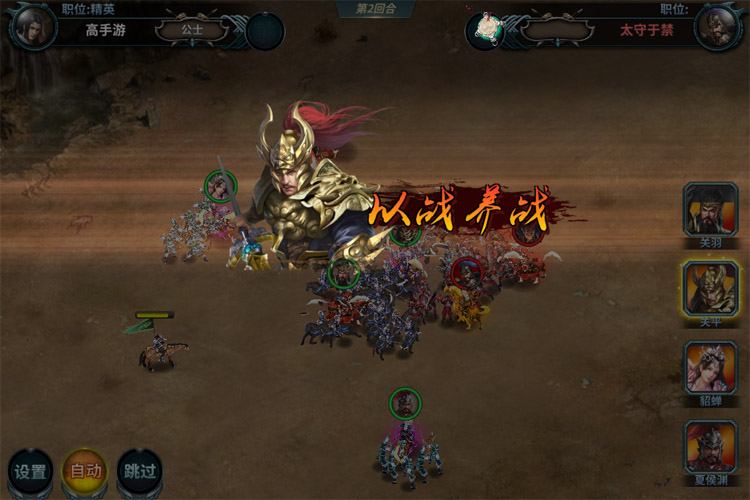View the enemy 太守于禁 avatar
This screenshot has height=500, width=750.
pyautogui.click(x=719, y=27)
